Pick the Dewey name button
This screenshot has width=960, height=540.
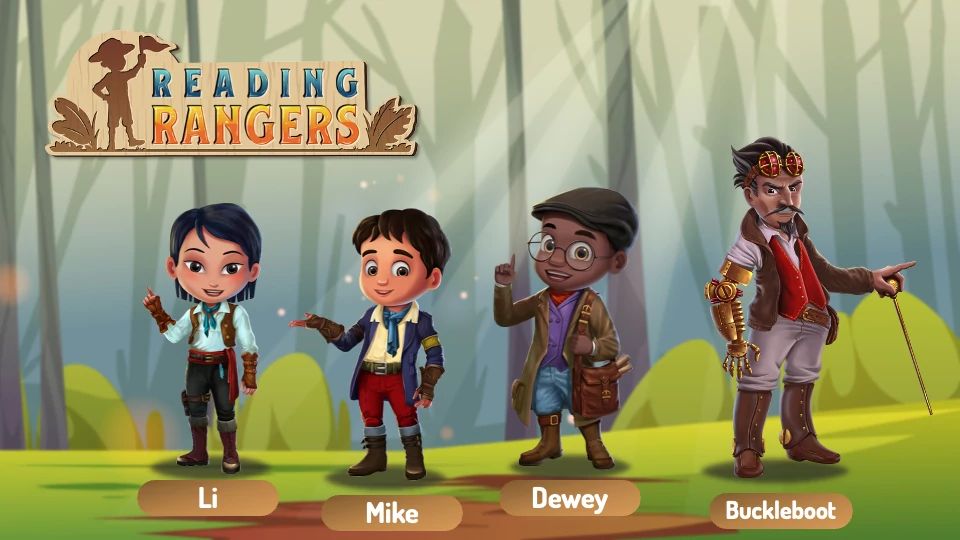point(569,498)
